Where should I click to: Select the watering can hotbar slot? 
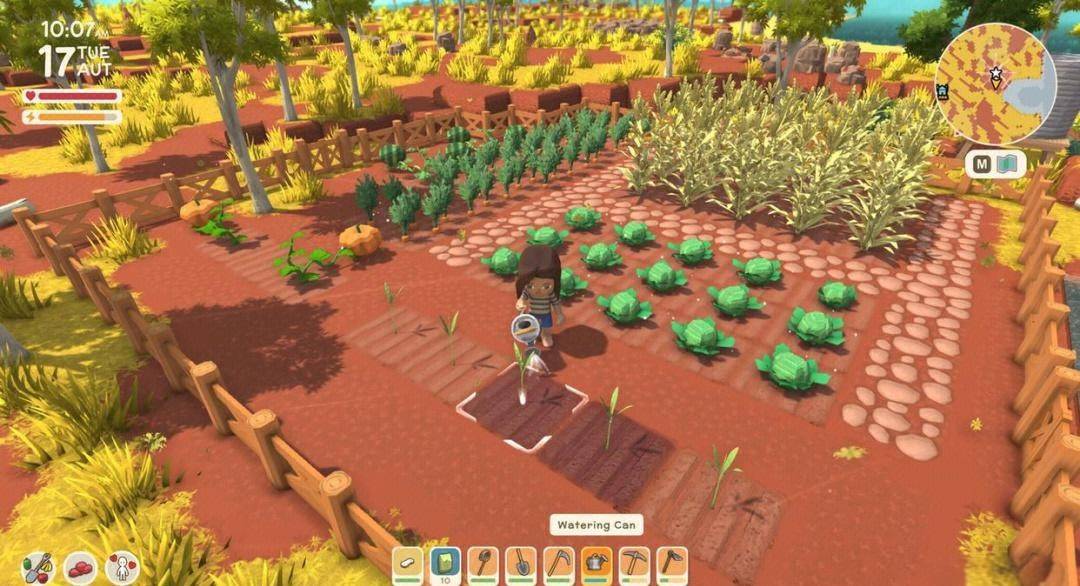(x=596, y=565)
